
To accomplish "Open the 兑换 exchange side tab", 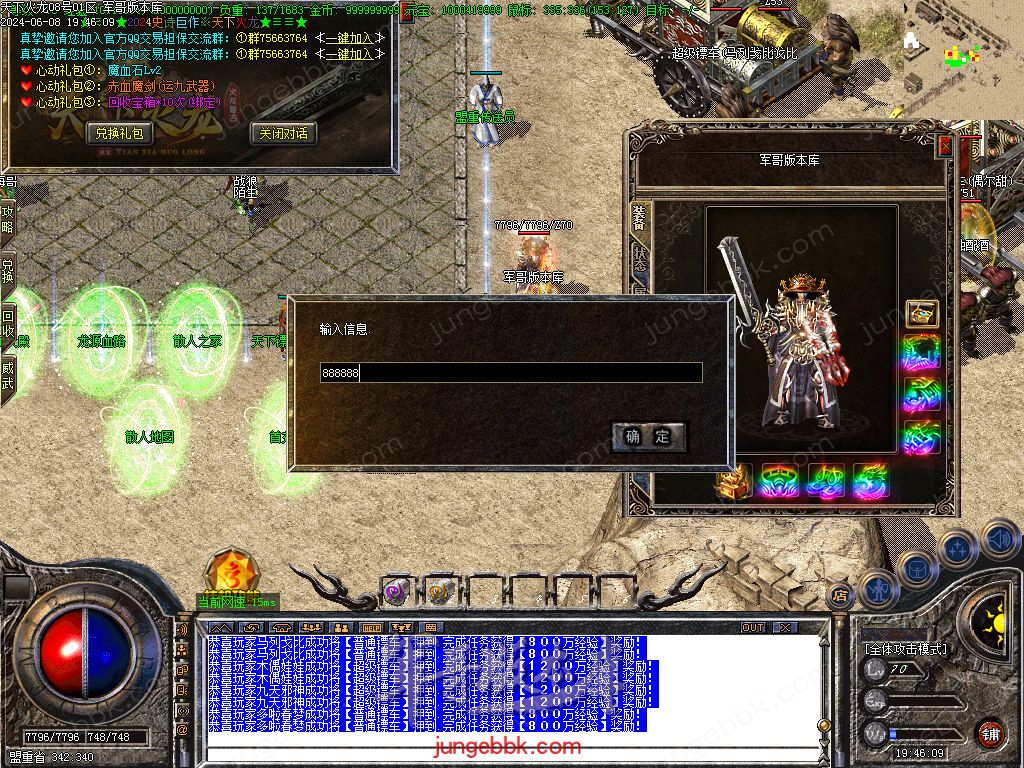I will (x=7, y=271).
